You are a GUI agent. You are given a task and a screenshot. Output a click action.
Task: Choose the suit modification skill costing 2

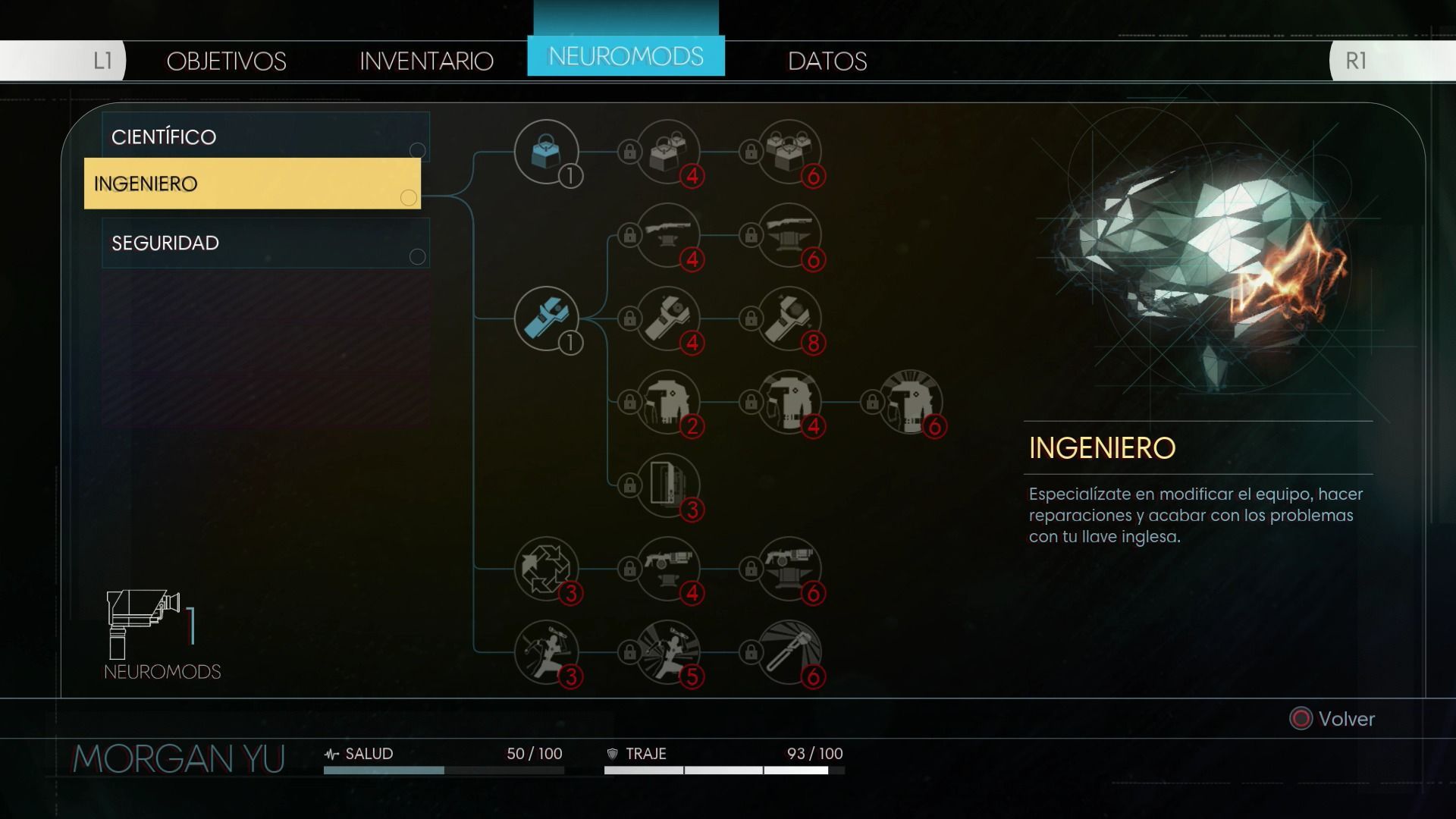point(668,402)
